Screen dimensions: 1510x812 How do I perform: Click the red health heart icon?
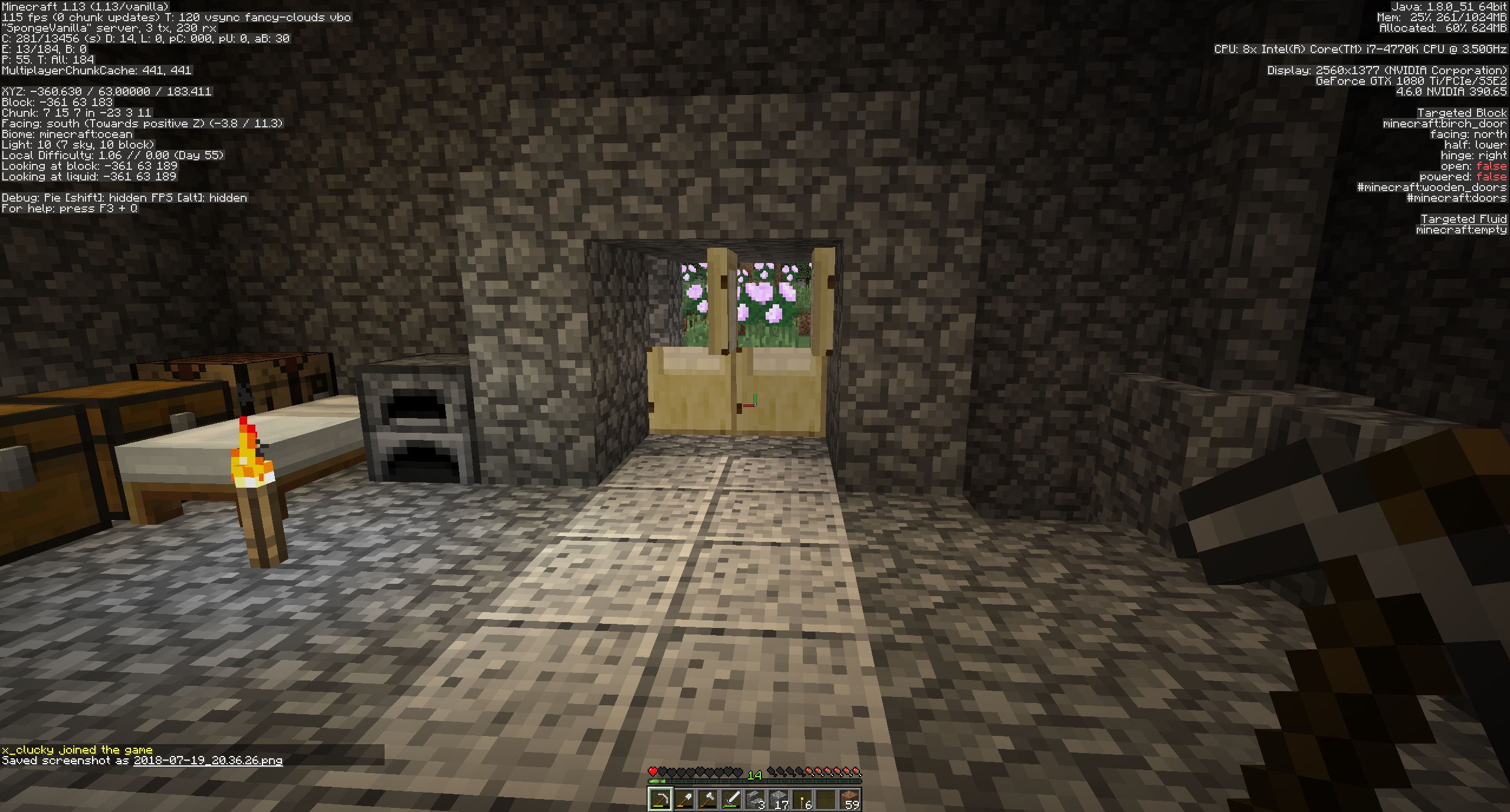[652, 771]
